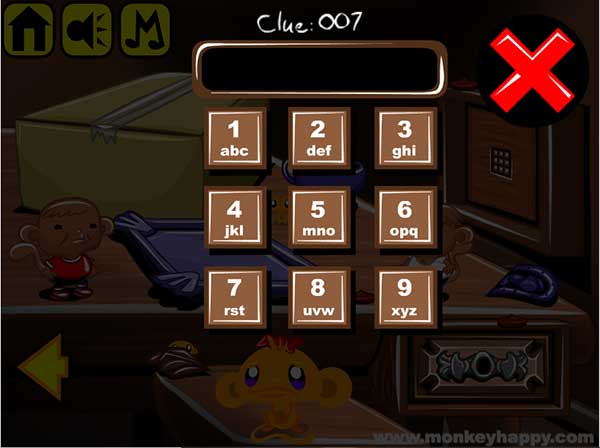Tap the 9 xyz key
This screenshot has width=600, height=448.
tap(405, 297)
